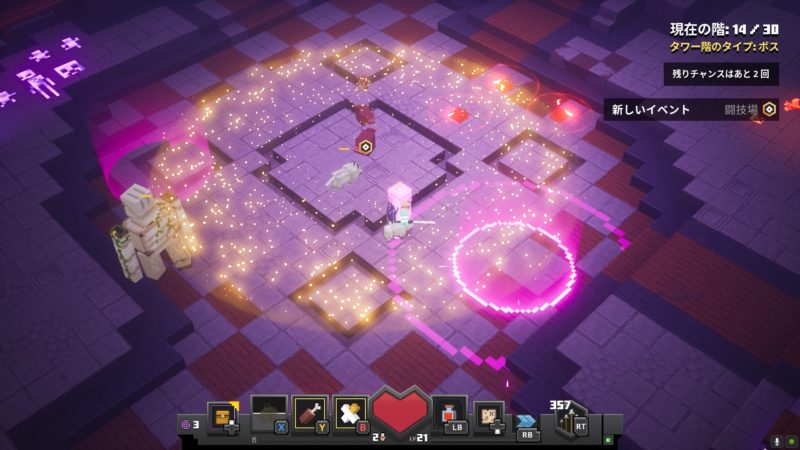Open the dungeon map icon

[489, 414]
